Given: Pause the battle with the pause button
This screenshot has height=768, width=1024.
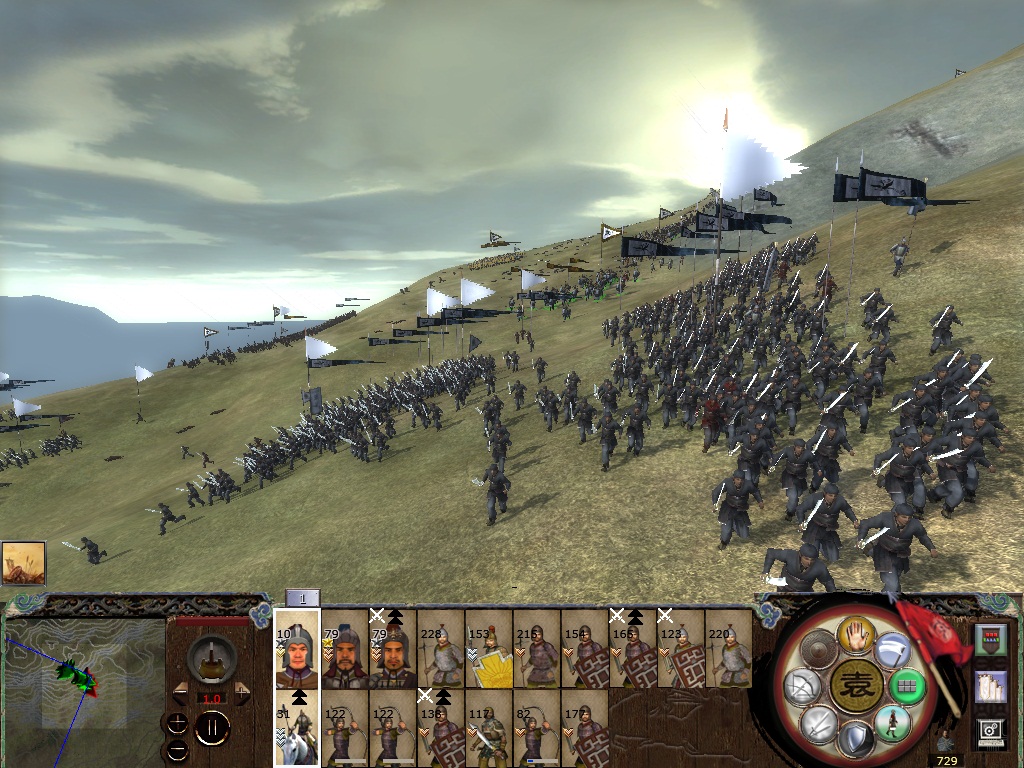Looking at the screenshot, I should coord(212,727).
